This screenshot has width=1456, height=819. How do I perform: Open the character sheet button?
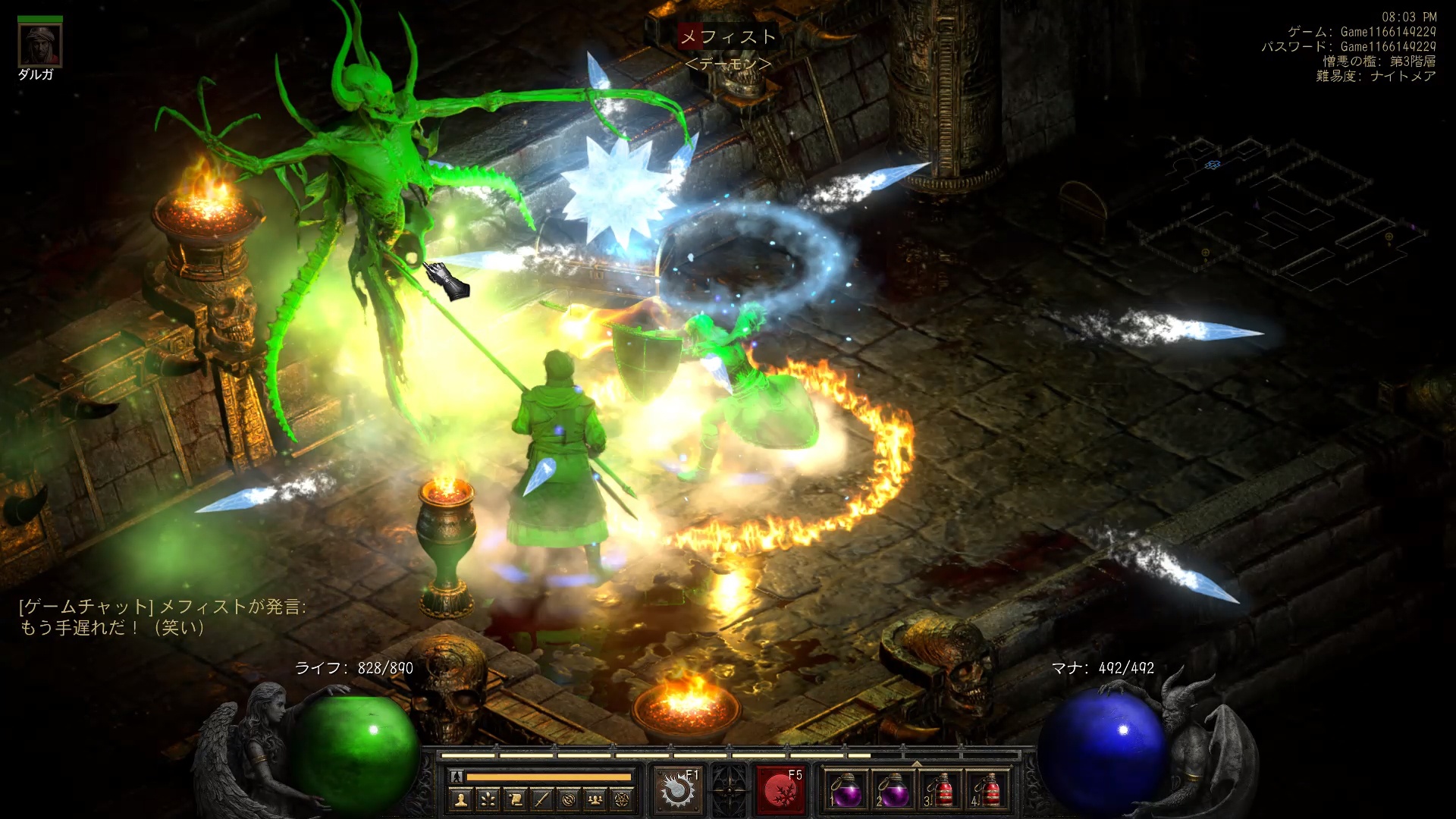click(x=460, y=799)
